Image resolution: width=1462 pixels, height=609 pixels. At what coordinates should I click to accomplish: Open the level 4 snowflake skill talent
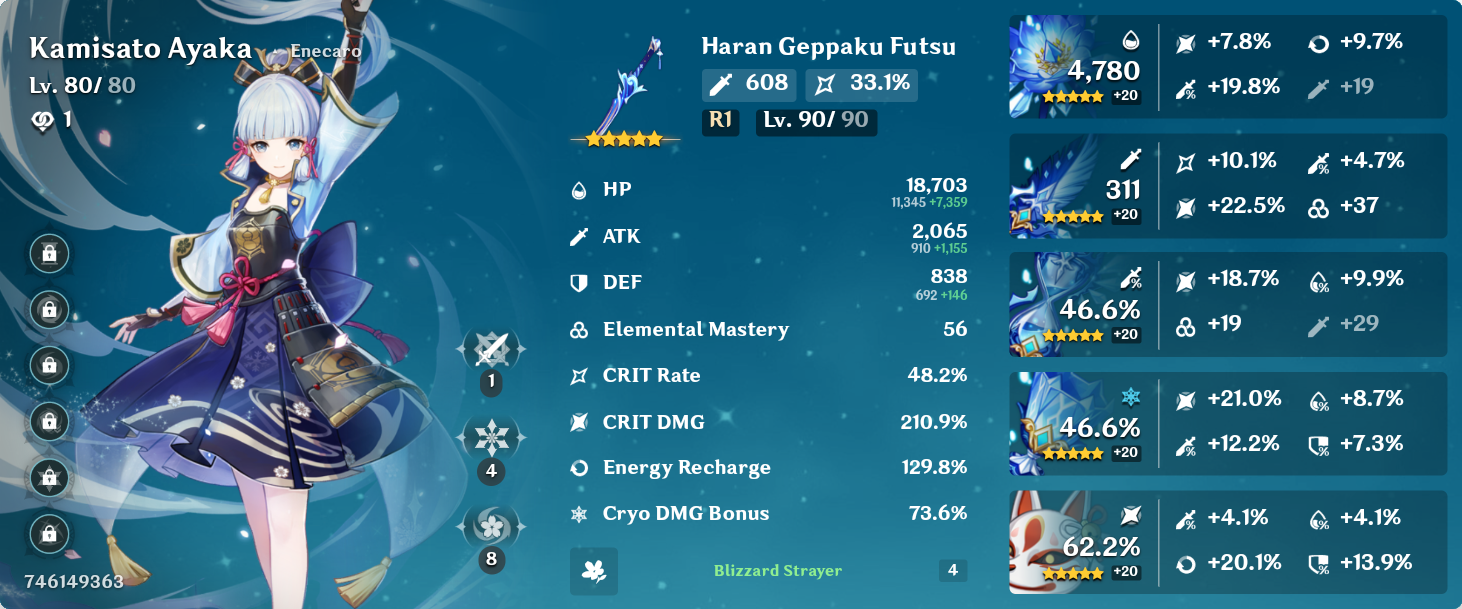tap(491, 438)
